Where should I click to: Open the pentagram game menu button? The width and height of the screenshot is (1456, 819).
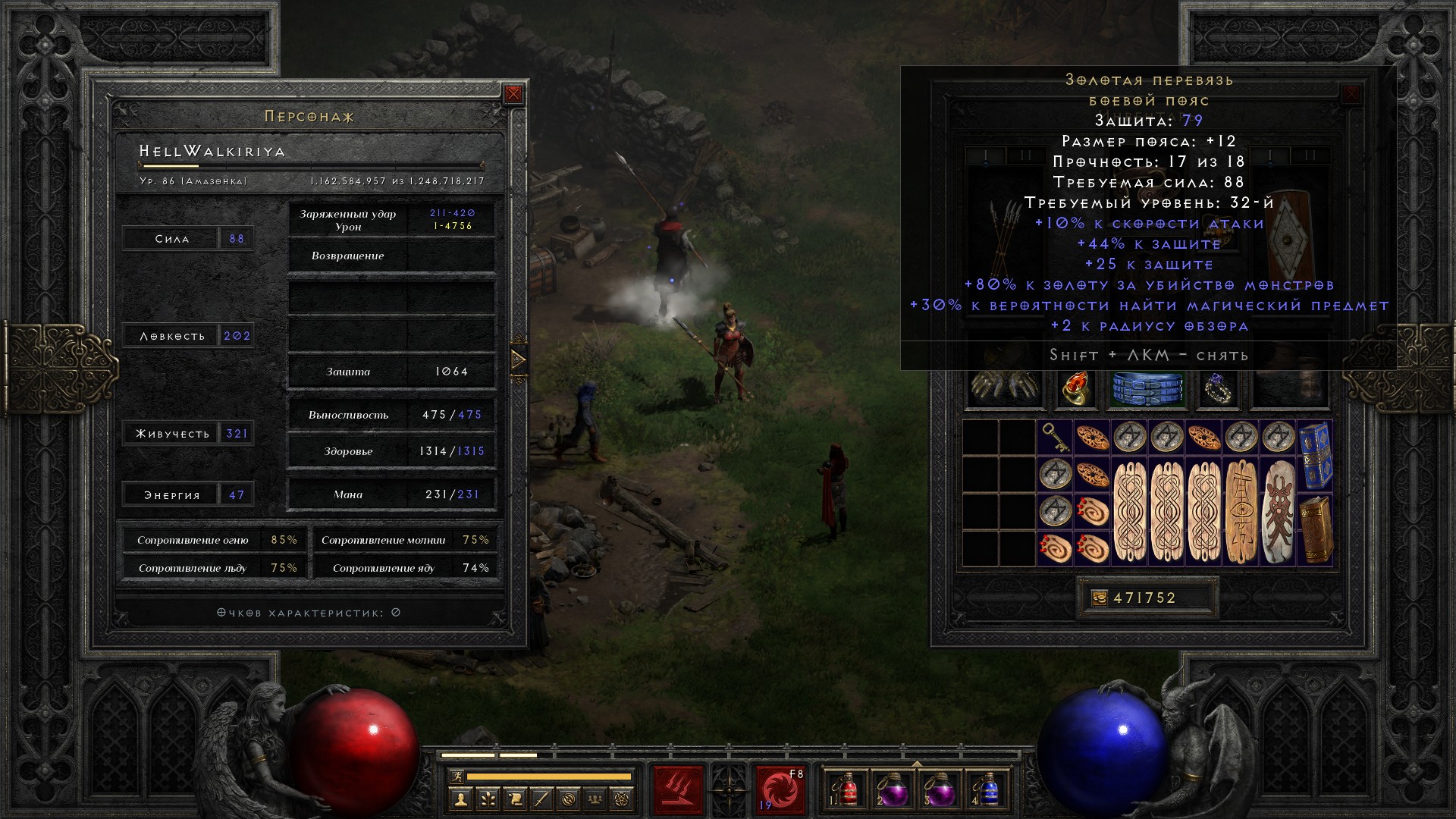[623, 799]
